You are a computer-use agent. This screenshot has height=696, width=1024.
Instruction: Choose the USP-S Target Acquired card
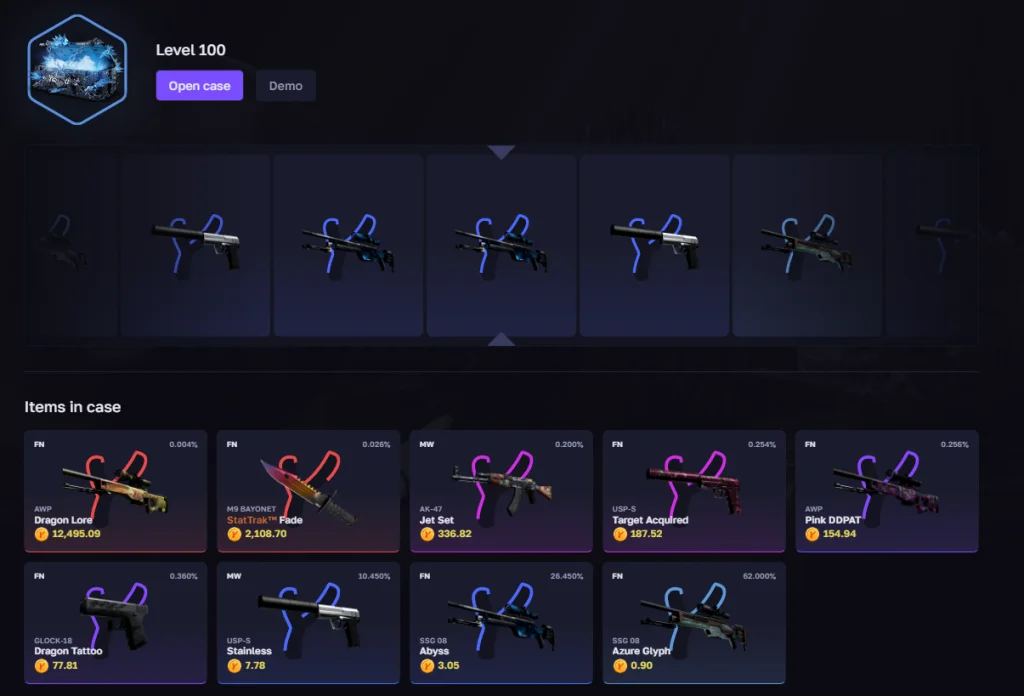pyautogui.click(x=694, y=491)
